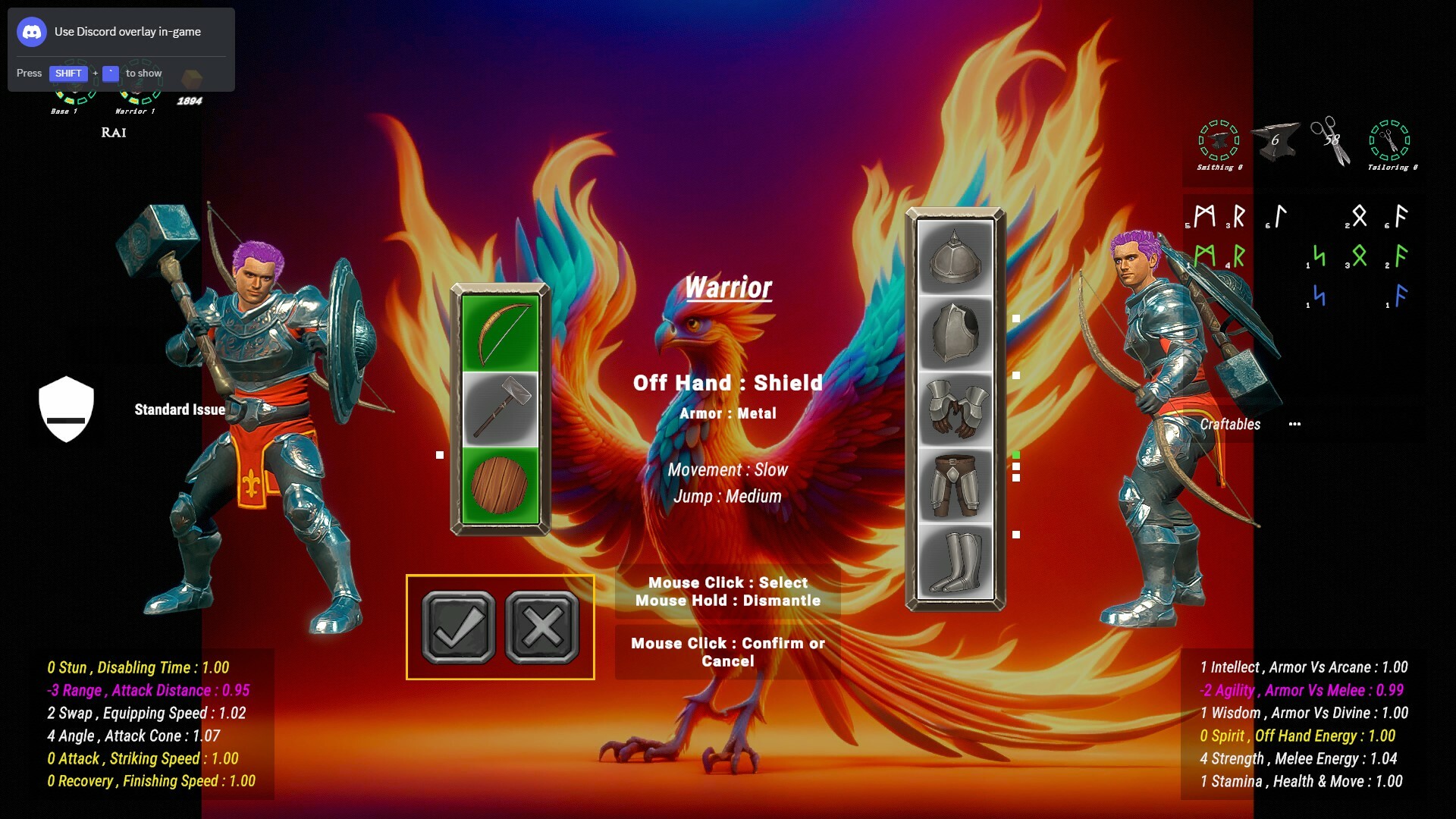This screenshot has height=819, width=1456.
Task: Open the Warrior 1 progression circle
Action: coord(139,89)
